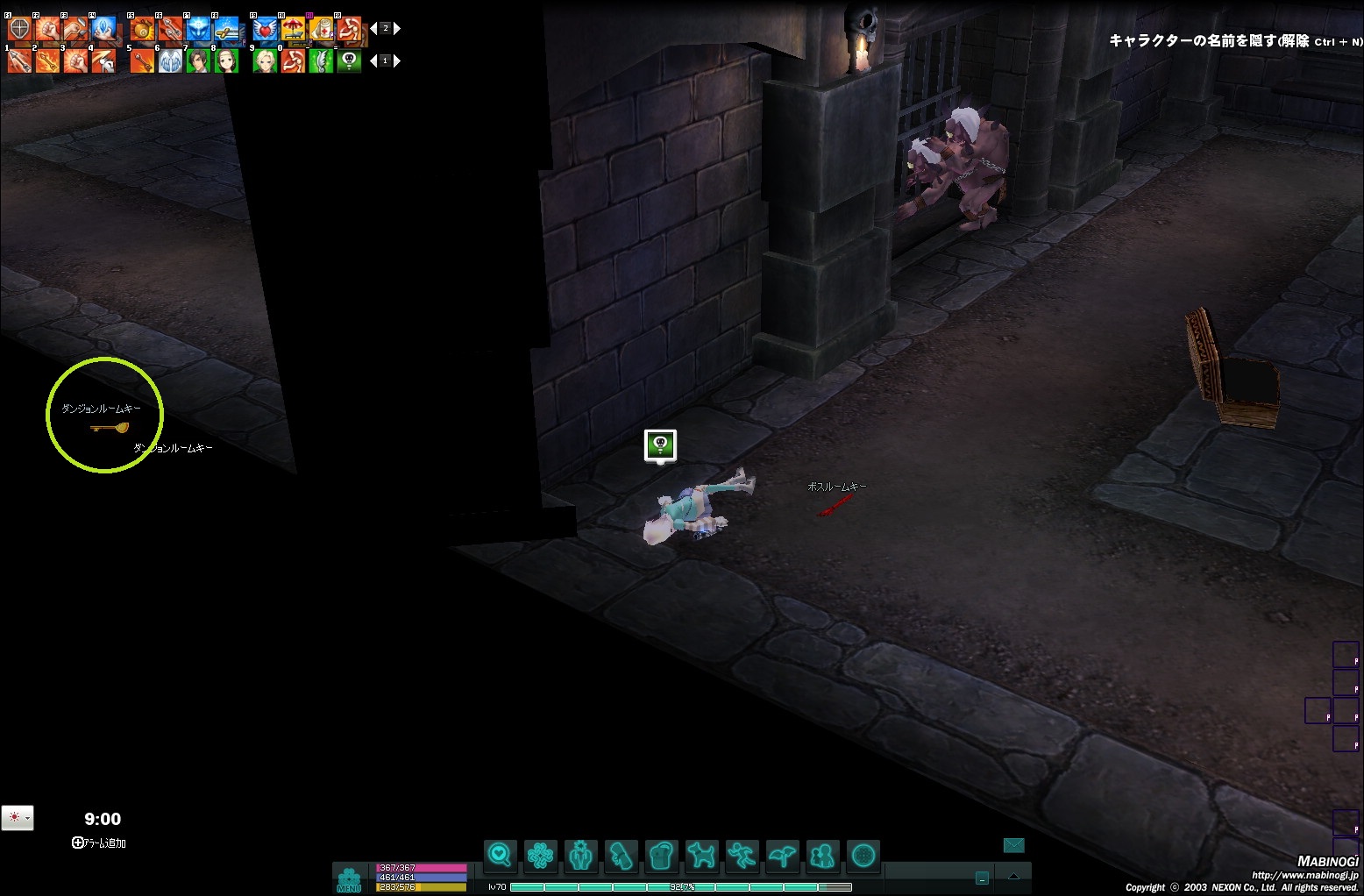Open the MENU button on the bottom bar
Screen dimensions: 1364x896
click(349, 879)
